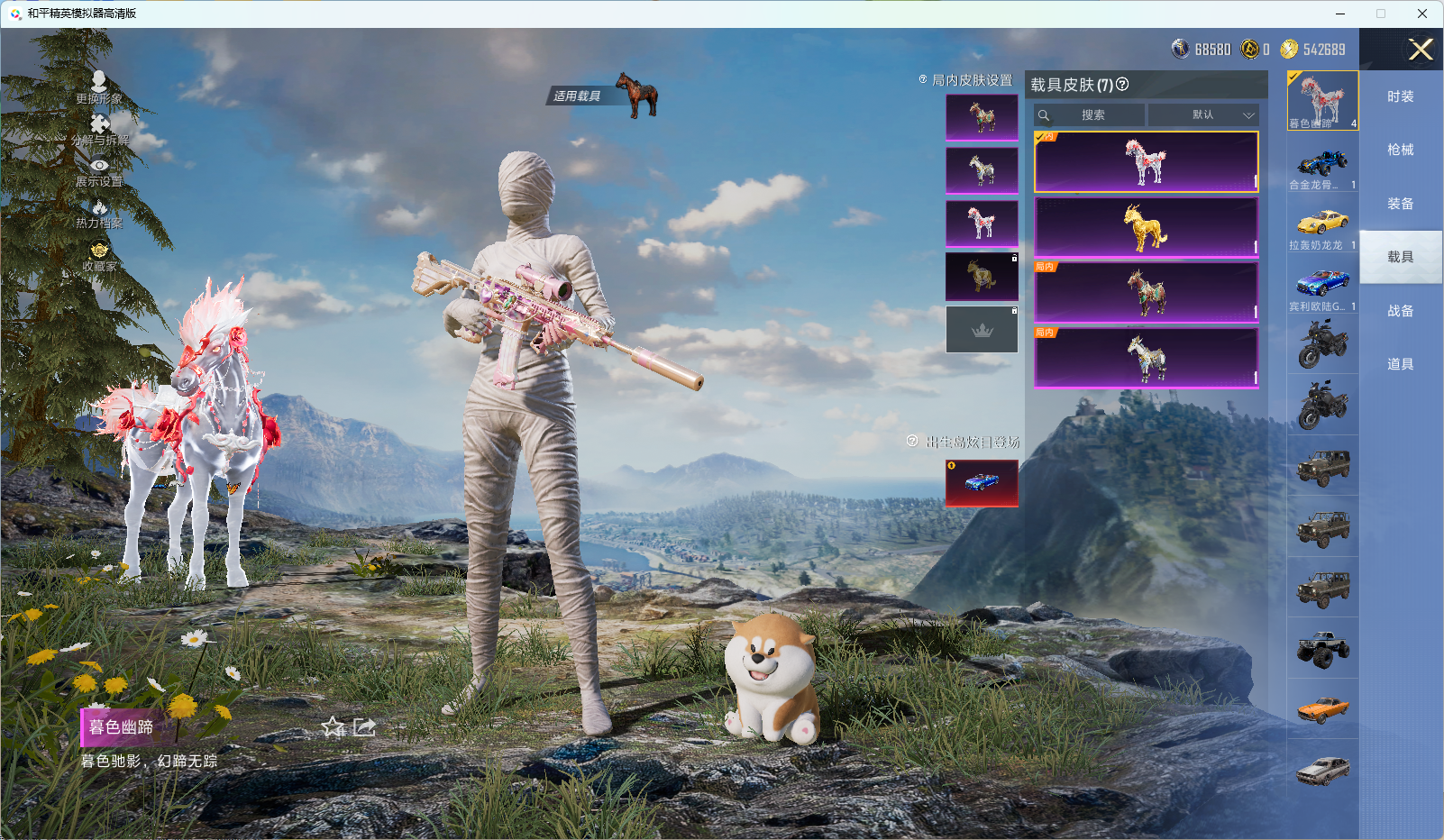Open the 收藏家 collector menu
Screen dimensions: 1444x840
pos(99,257)
